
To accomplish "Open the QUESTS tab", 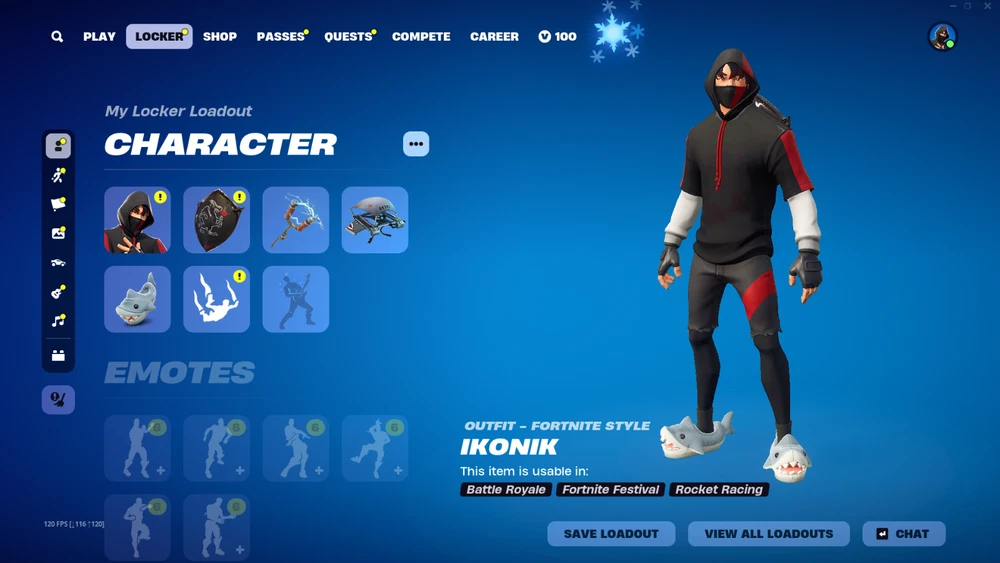I will tap(348, 37).
